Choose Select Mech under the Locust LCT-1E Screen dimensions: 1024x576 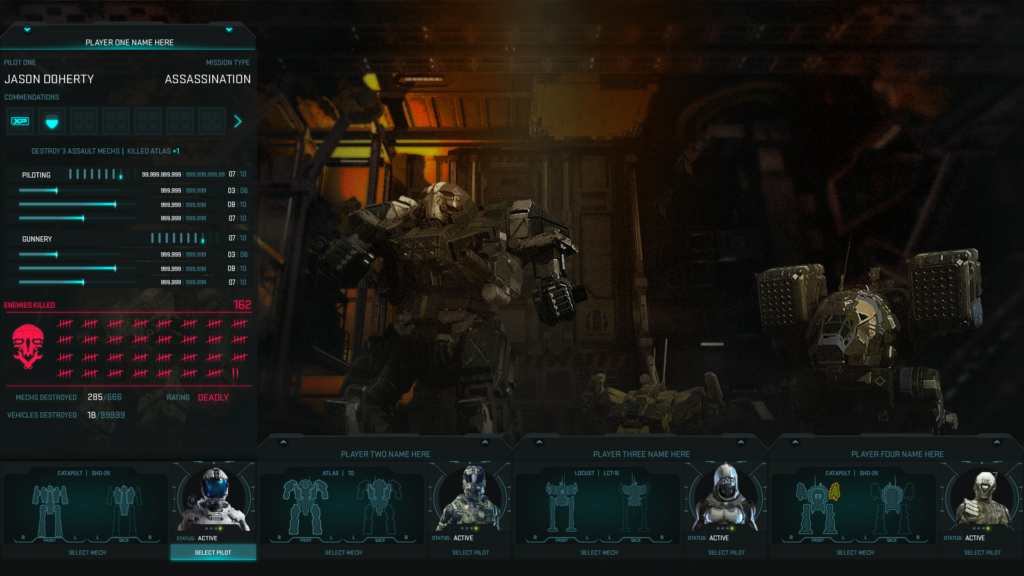click(599, 552)
